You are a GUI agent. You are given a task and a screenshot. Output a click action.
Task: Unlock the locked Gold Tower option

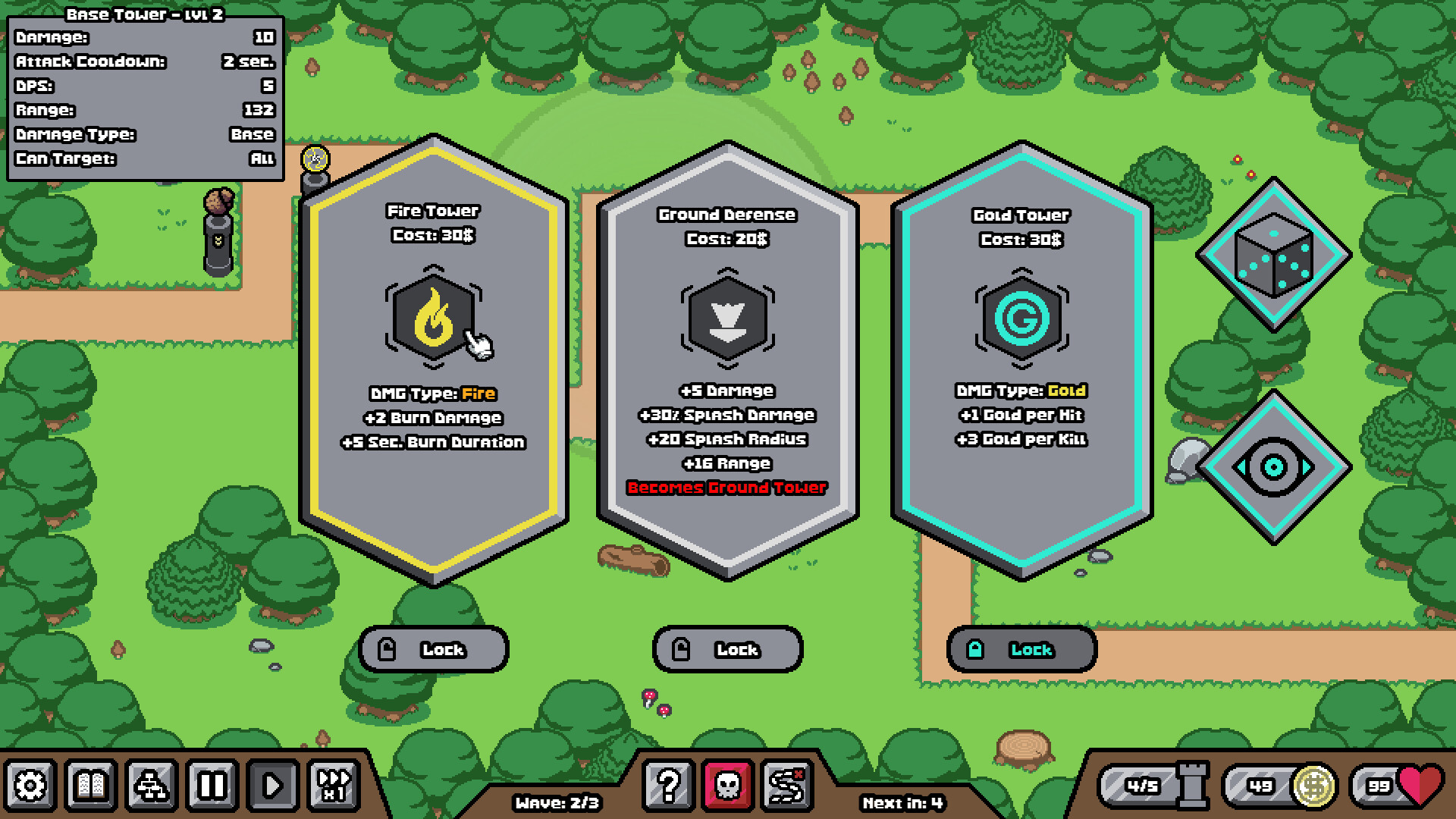1021,648
